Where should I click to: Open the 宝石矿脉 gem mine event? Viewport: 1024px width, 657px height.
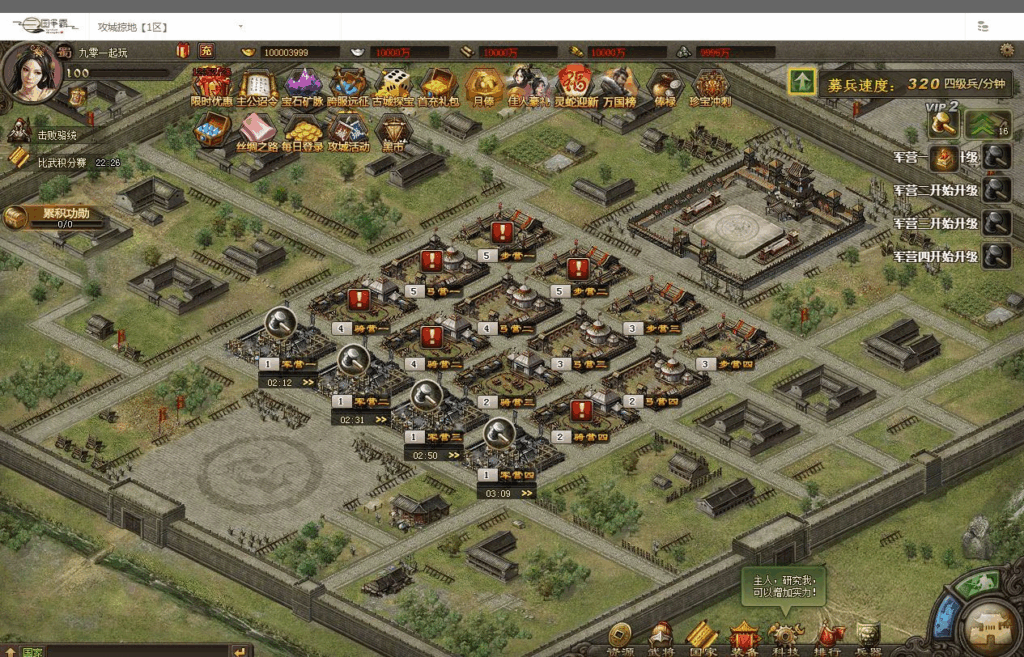point(303,84)
